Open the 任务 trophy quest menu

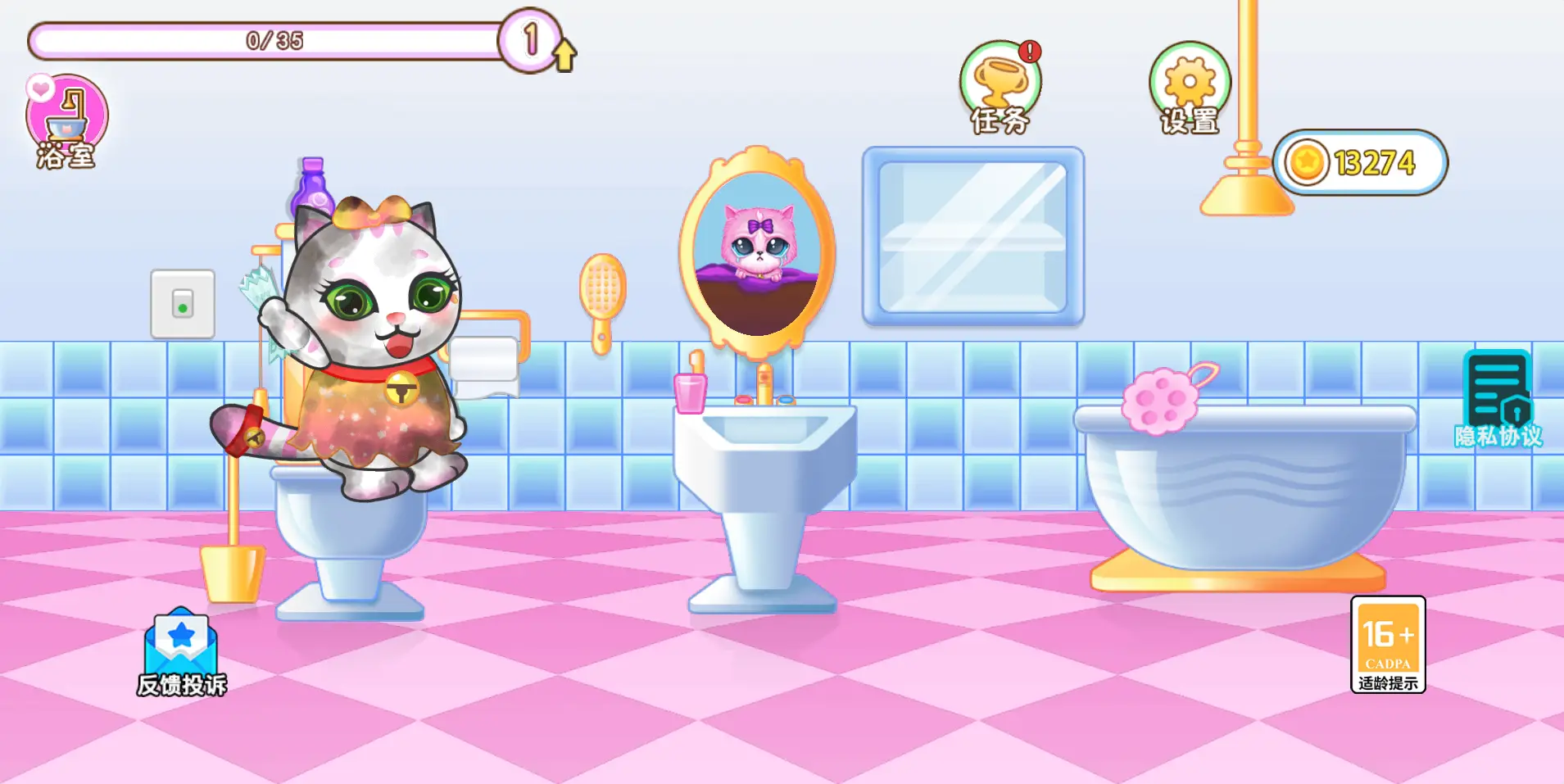1000,87
